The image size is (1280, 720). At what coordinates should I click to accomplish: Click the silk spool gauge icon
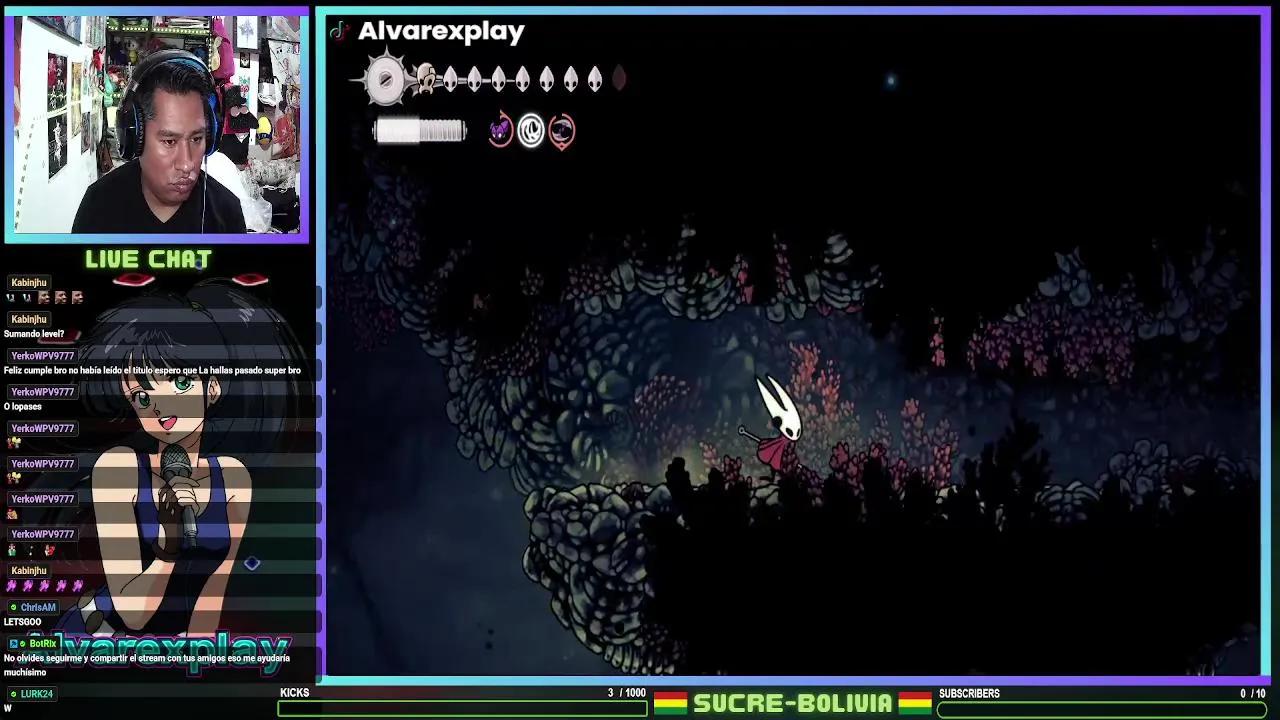coord(420,130)
